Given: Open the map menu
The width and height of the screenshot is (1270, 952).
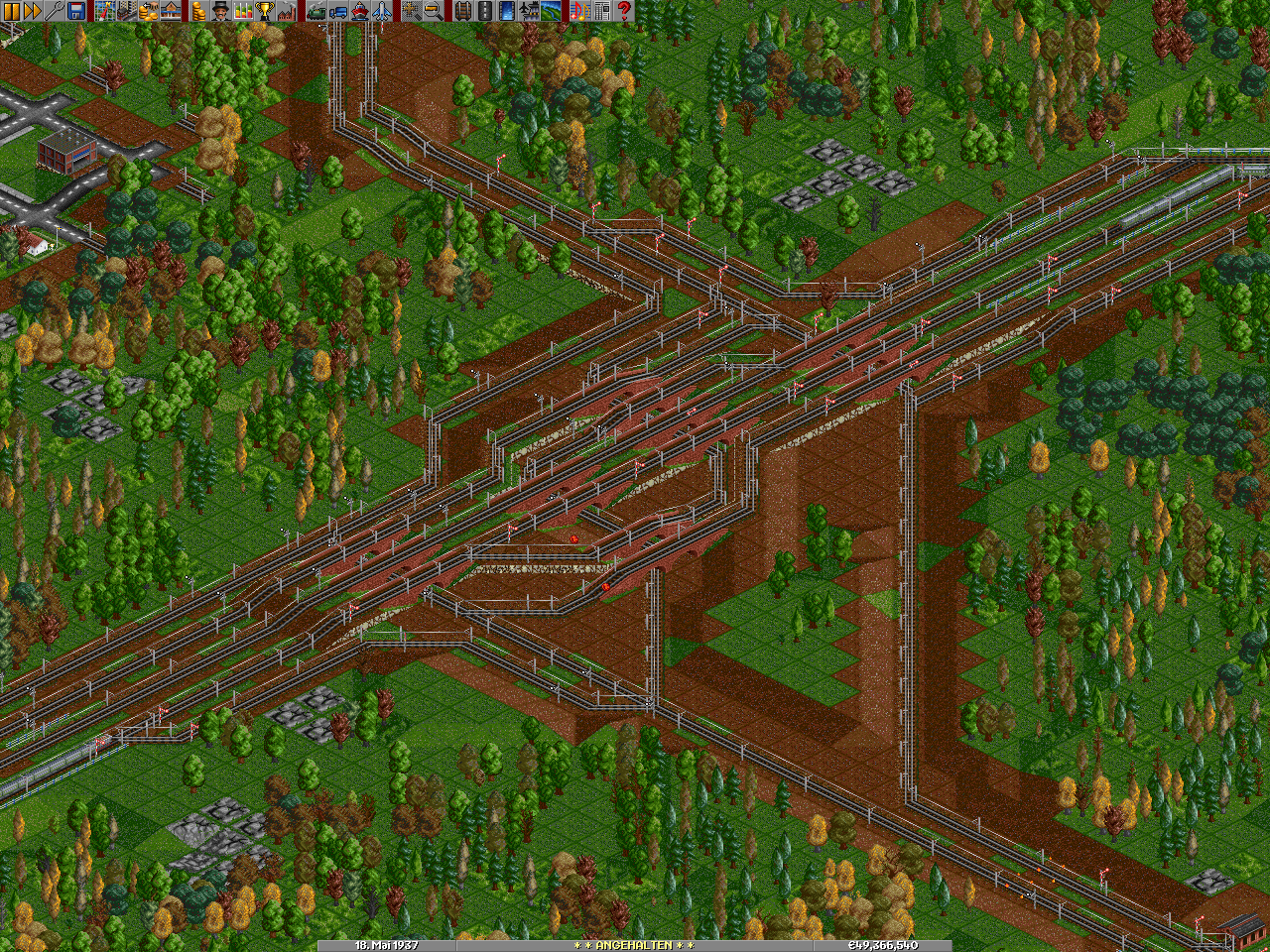Looking at the screenshot, I should coord(105,11).
